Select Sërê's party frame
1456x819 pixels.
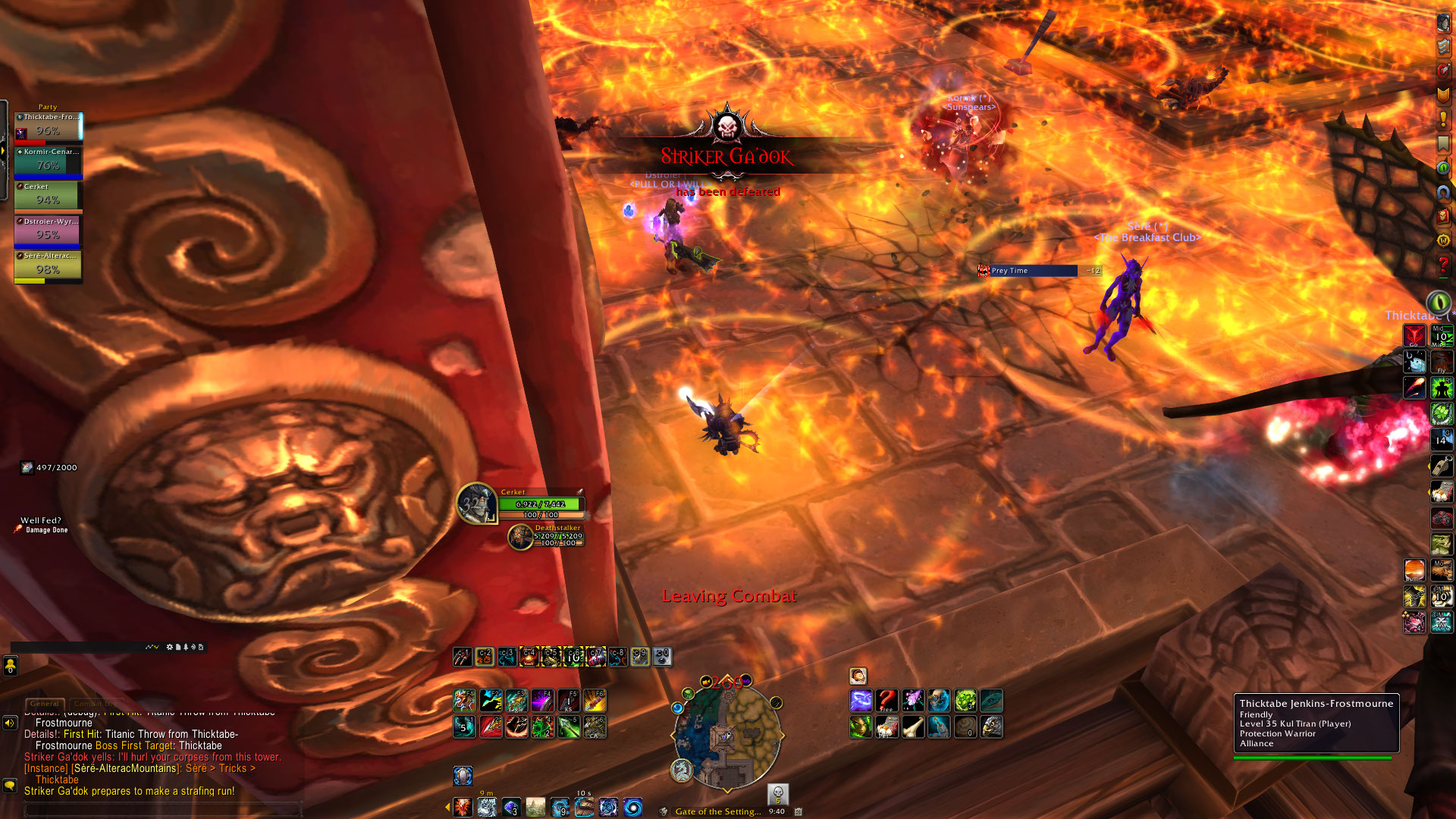tap(48, 266)
